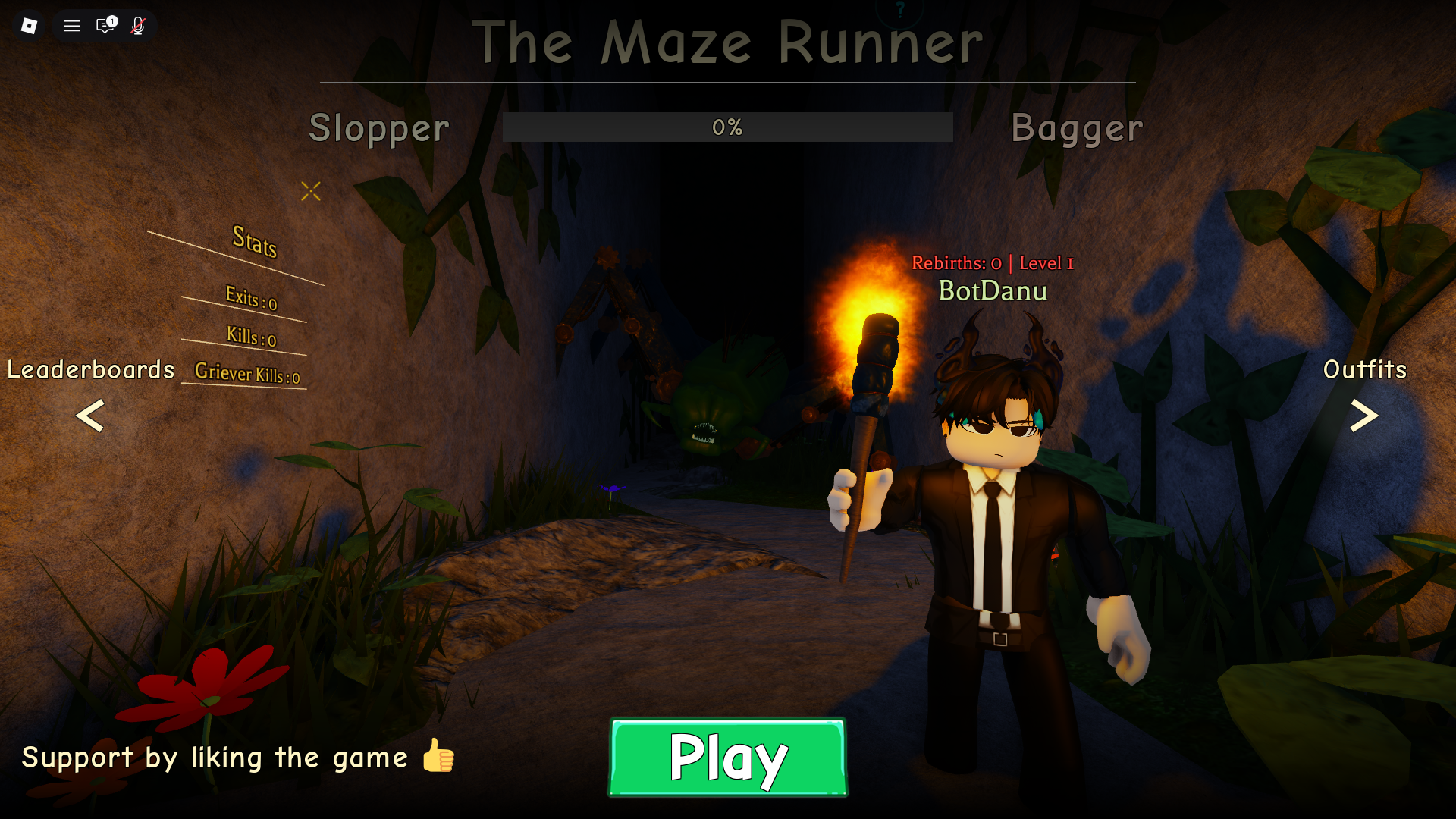Viewport: 1456px width, 819px height.
Task: Click the Support by liking the game text
Action: click(215, 758)
